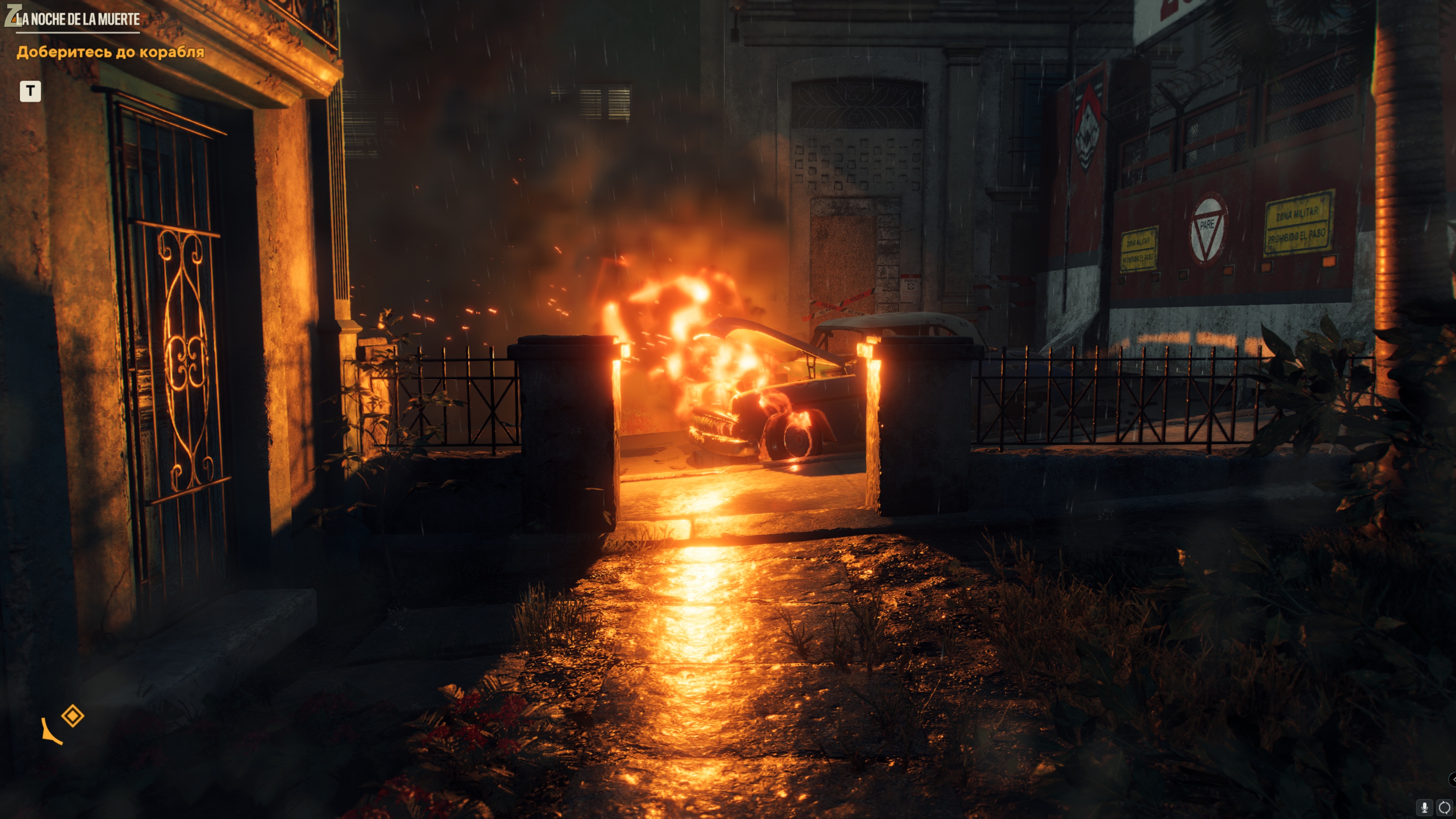Click the circular arrows refresh overlay button
Viewport: 1456px width, 819px height.
1444,808
